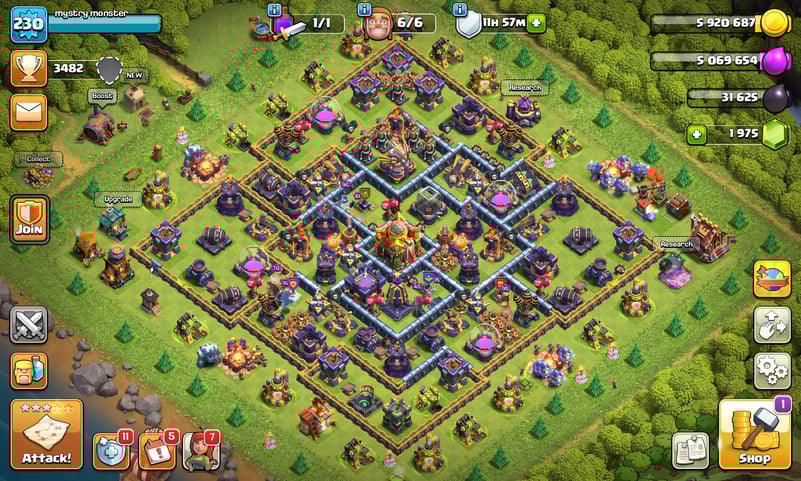Extend the shield with its green plus

[537, 23]
